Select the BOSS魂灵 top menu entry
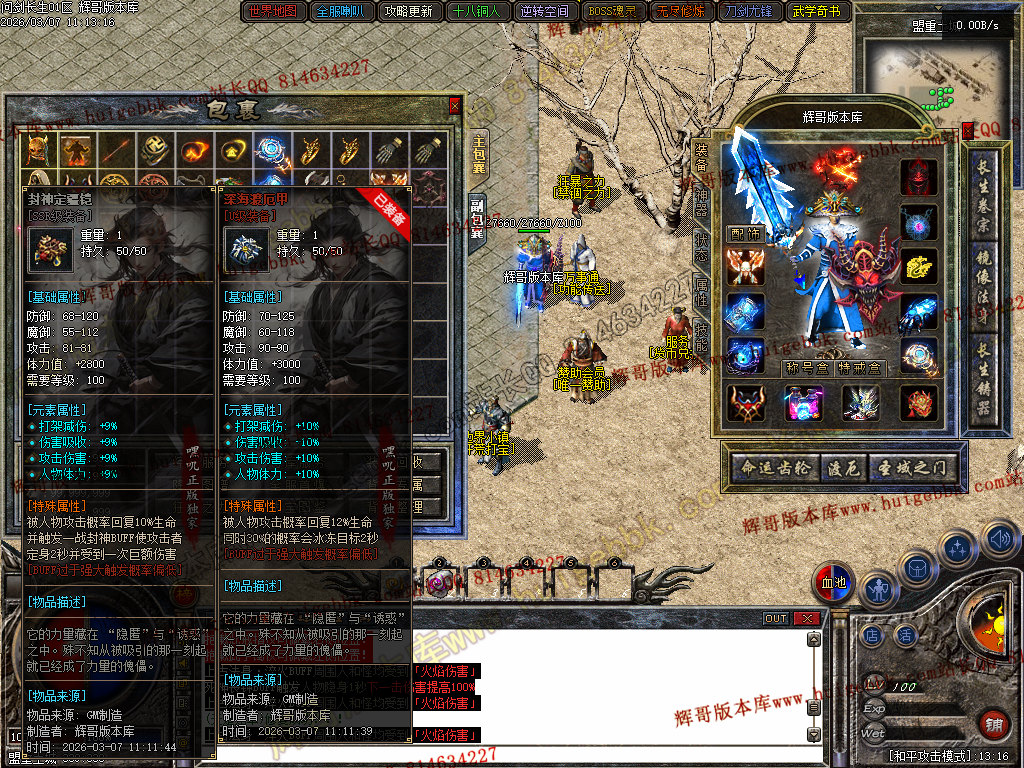 (x=612, y=12)
